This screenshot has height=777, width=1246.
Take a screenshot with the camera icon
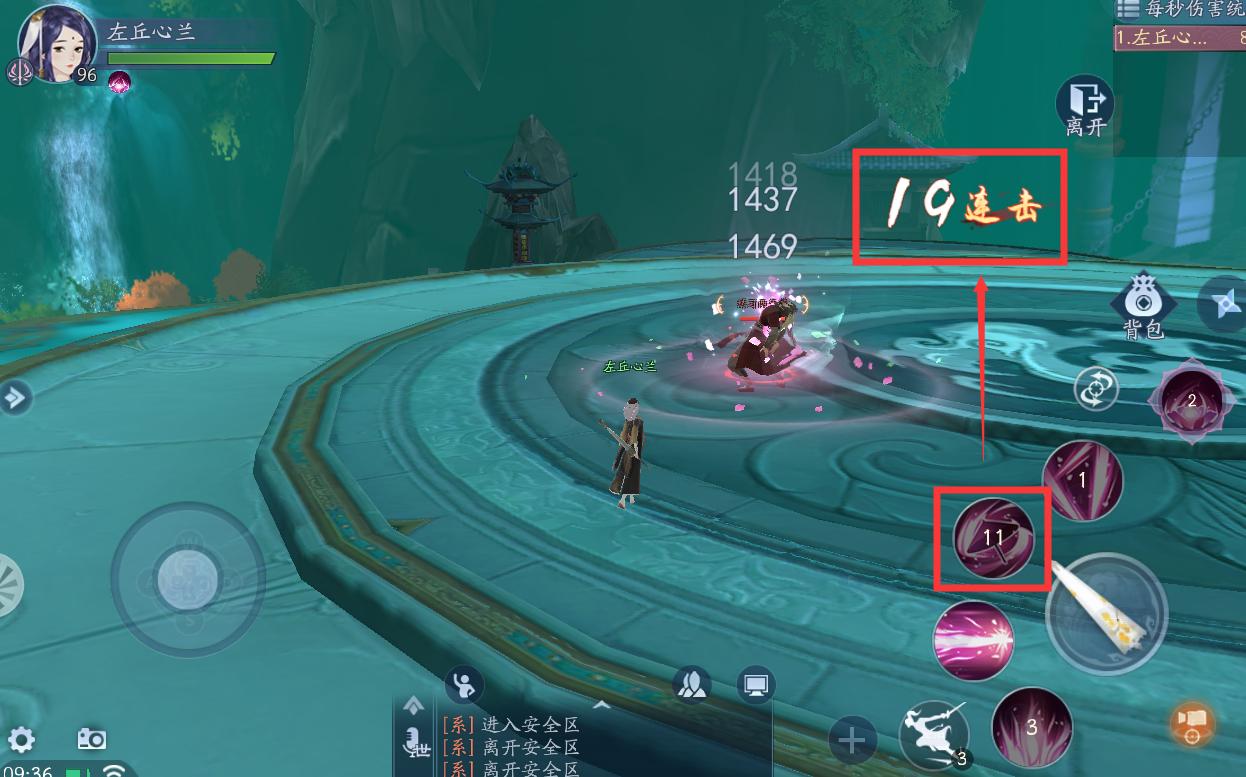click(92, 739)
